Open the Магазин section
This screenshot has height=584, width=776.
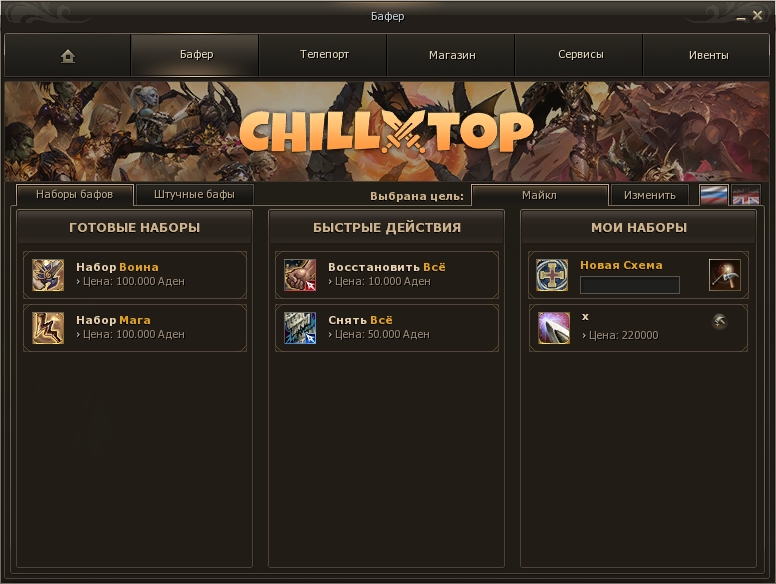452,55
